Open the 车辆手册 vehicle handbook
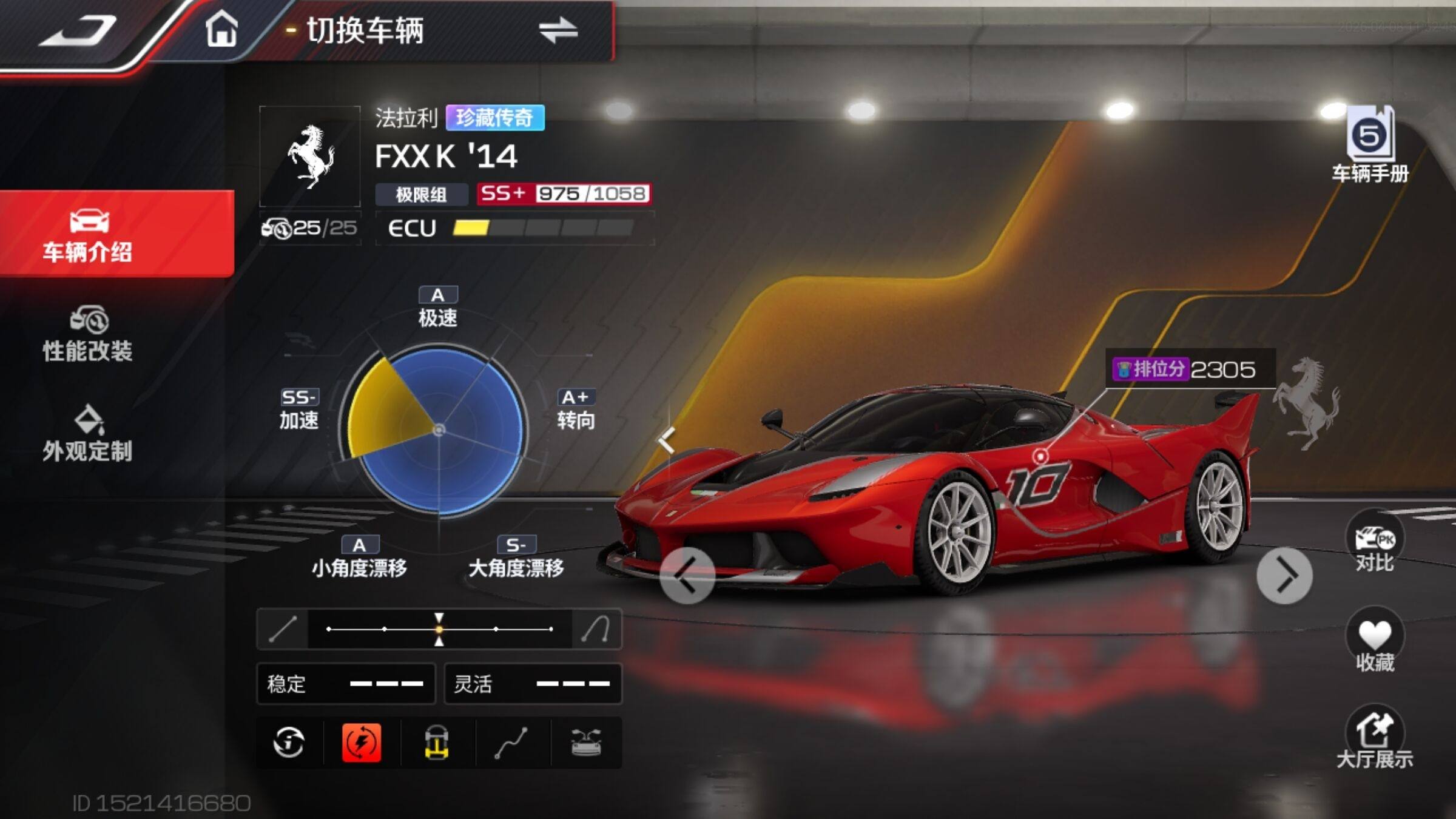Viewport: 1456px width, 819px height. tap(1370, 146)
